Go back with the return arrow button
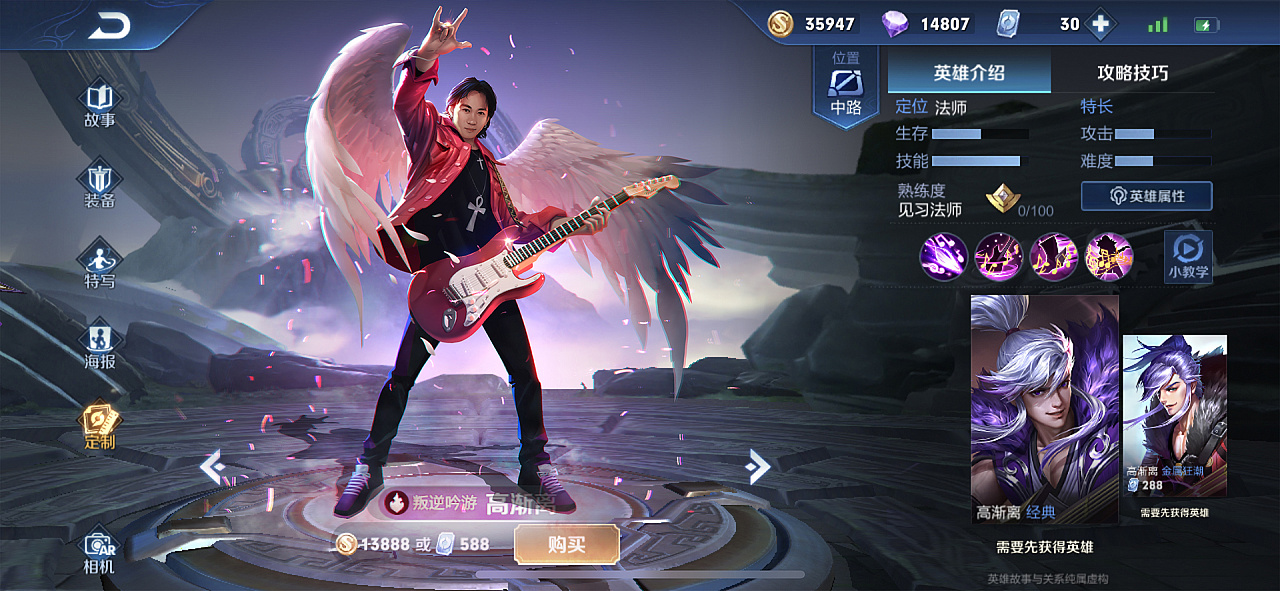1280x591 pixels. [109, 27]
